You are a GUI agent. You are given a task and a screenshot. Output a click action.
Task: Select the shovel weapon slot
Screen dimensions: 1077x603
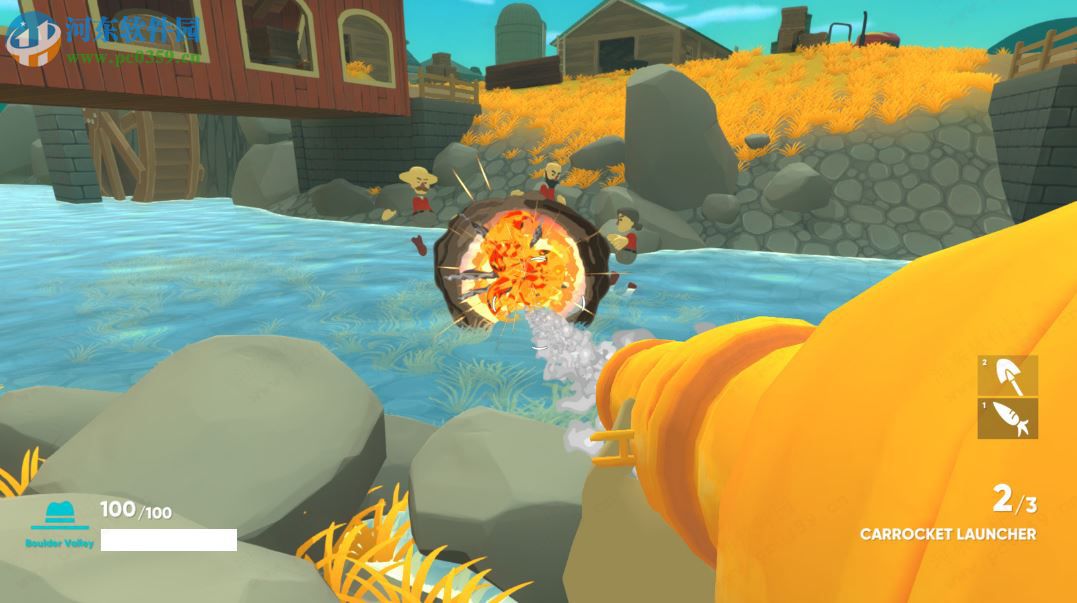coord(1007,375)
